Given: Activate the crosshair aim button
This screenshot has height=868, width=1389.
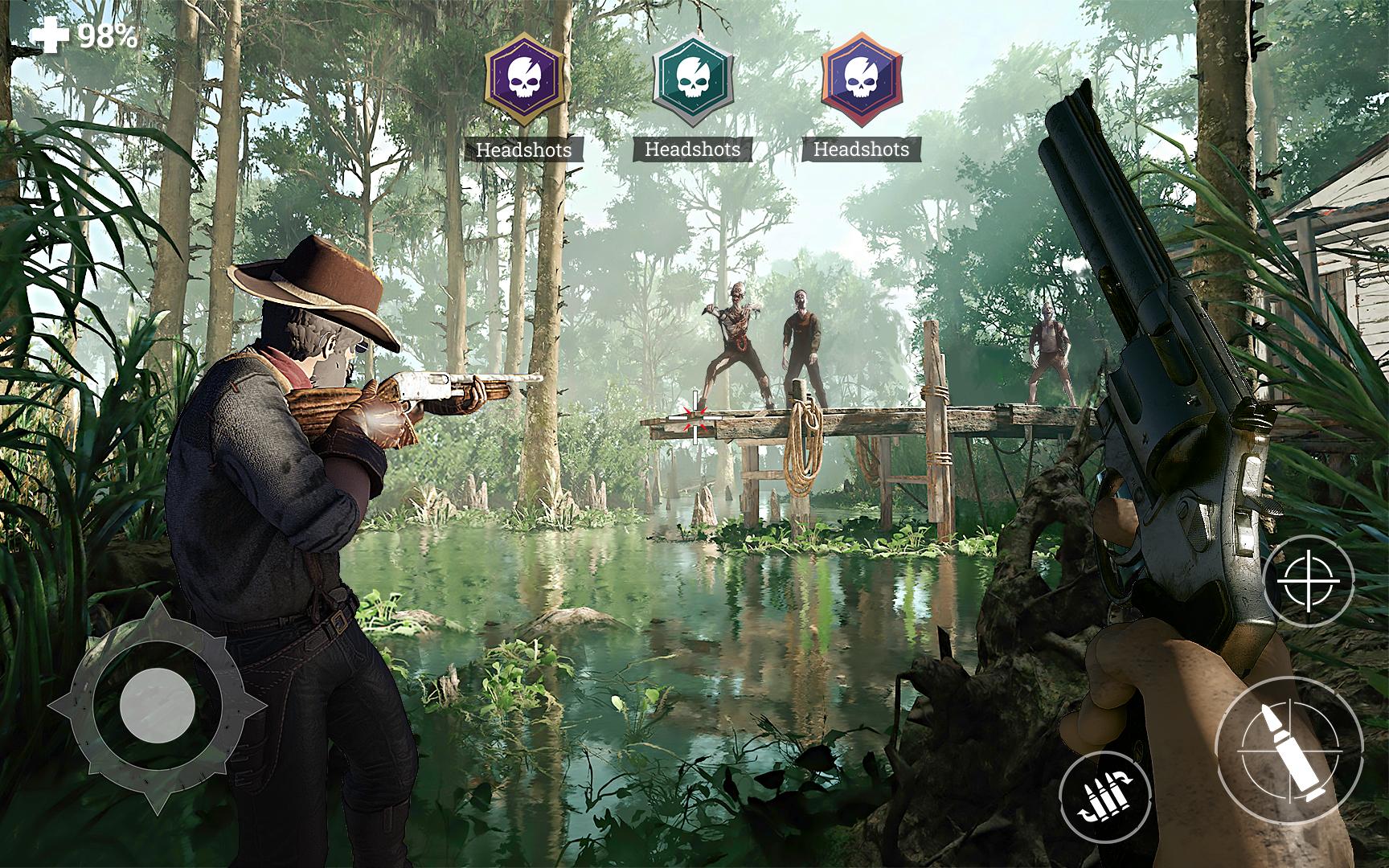Looking at the screenshot, I should click(1308, 580).
